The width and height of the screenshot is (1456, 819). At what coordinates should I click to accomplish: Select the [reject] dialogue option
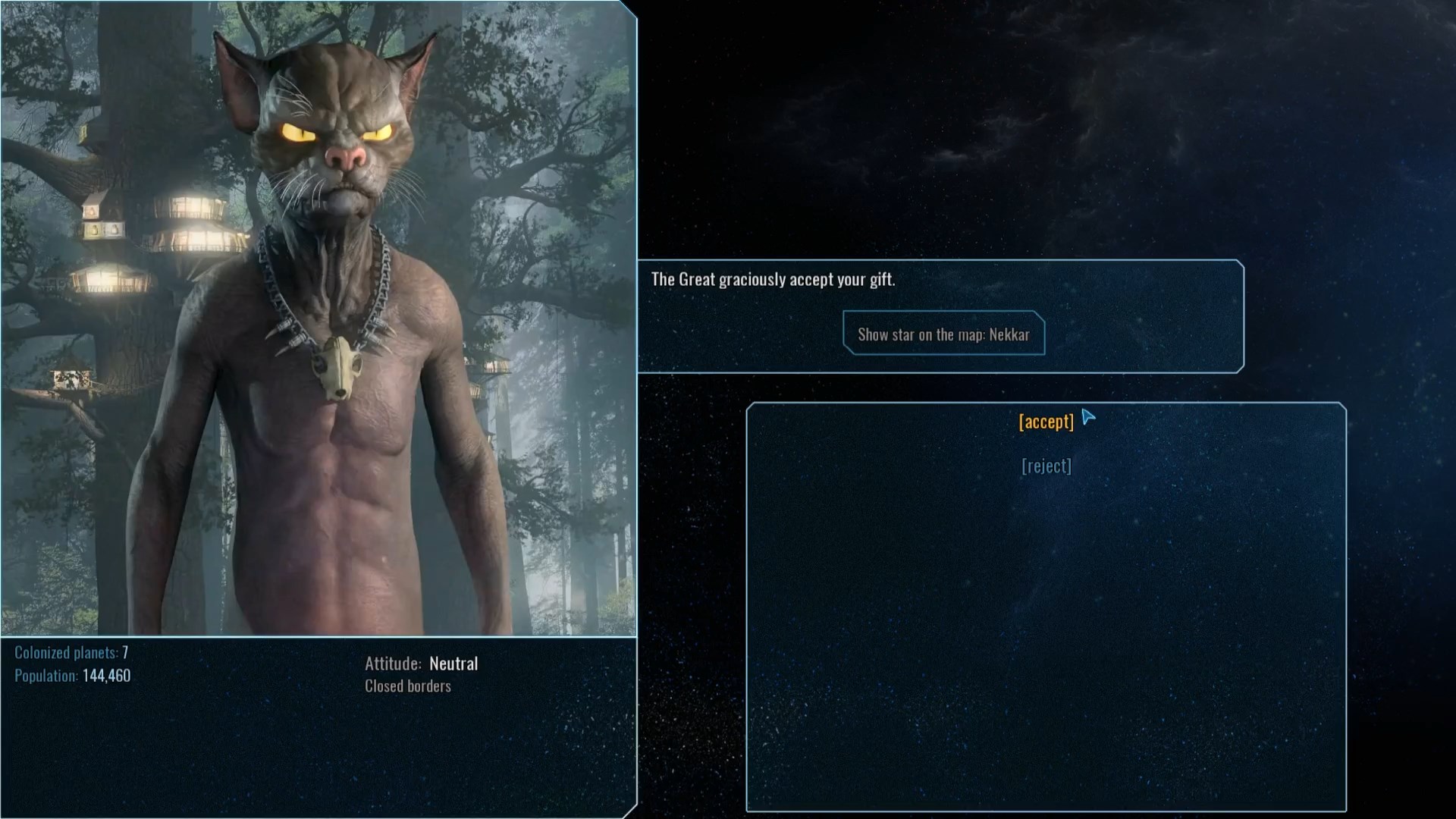[1046, 466]
